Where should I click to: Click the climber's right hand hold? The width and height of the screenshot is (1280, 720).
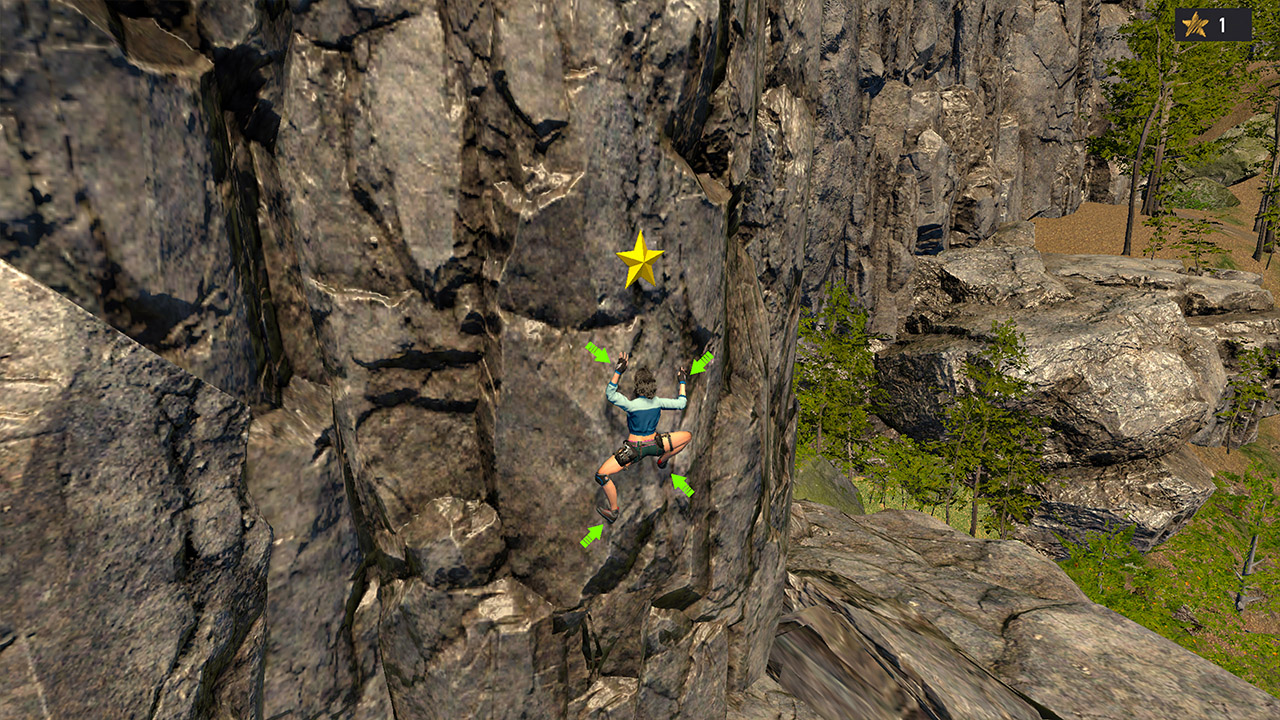pos(683,373)
